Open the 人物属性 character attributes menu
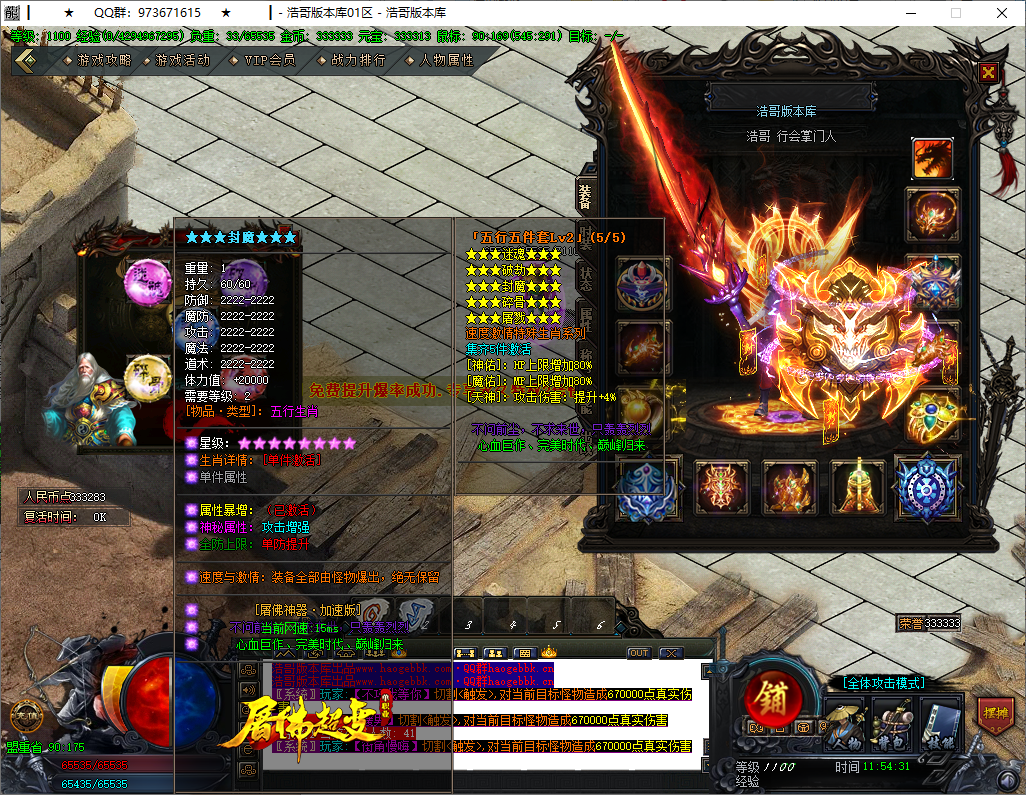 coord(446,60)
